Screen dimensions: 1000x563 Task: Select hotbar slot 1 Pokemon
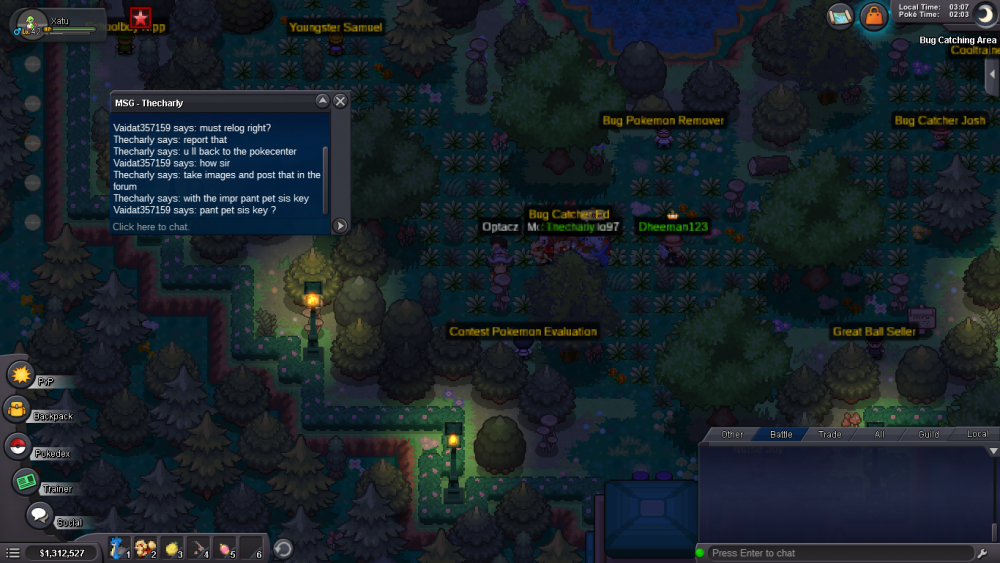point(119,548)
